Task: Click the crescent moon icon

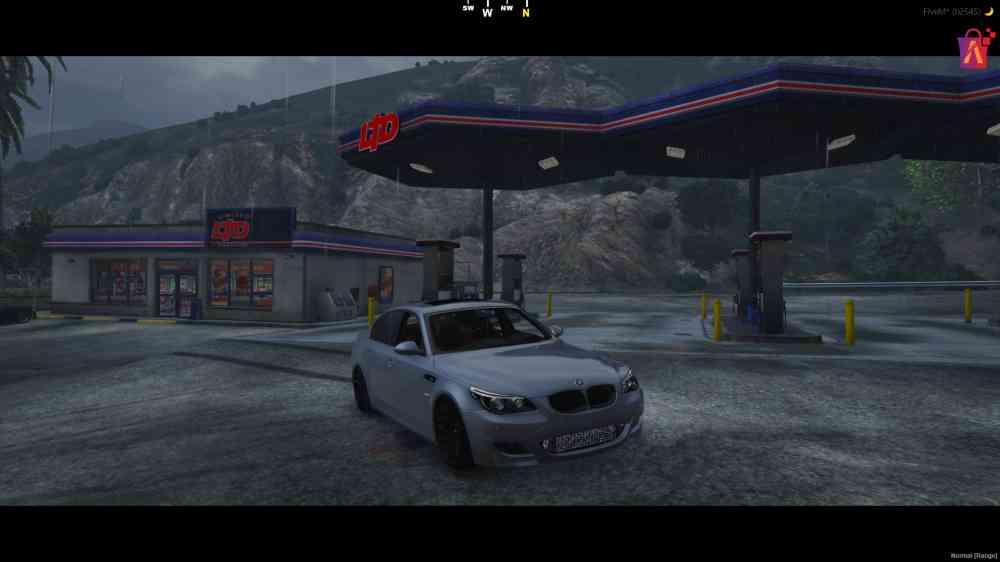Action: (989, 12)
